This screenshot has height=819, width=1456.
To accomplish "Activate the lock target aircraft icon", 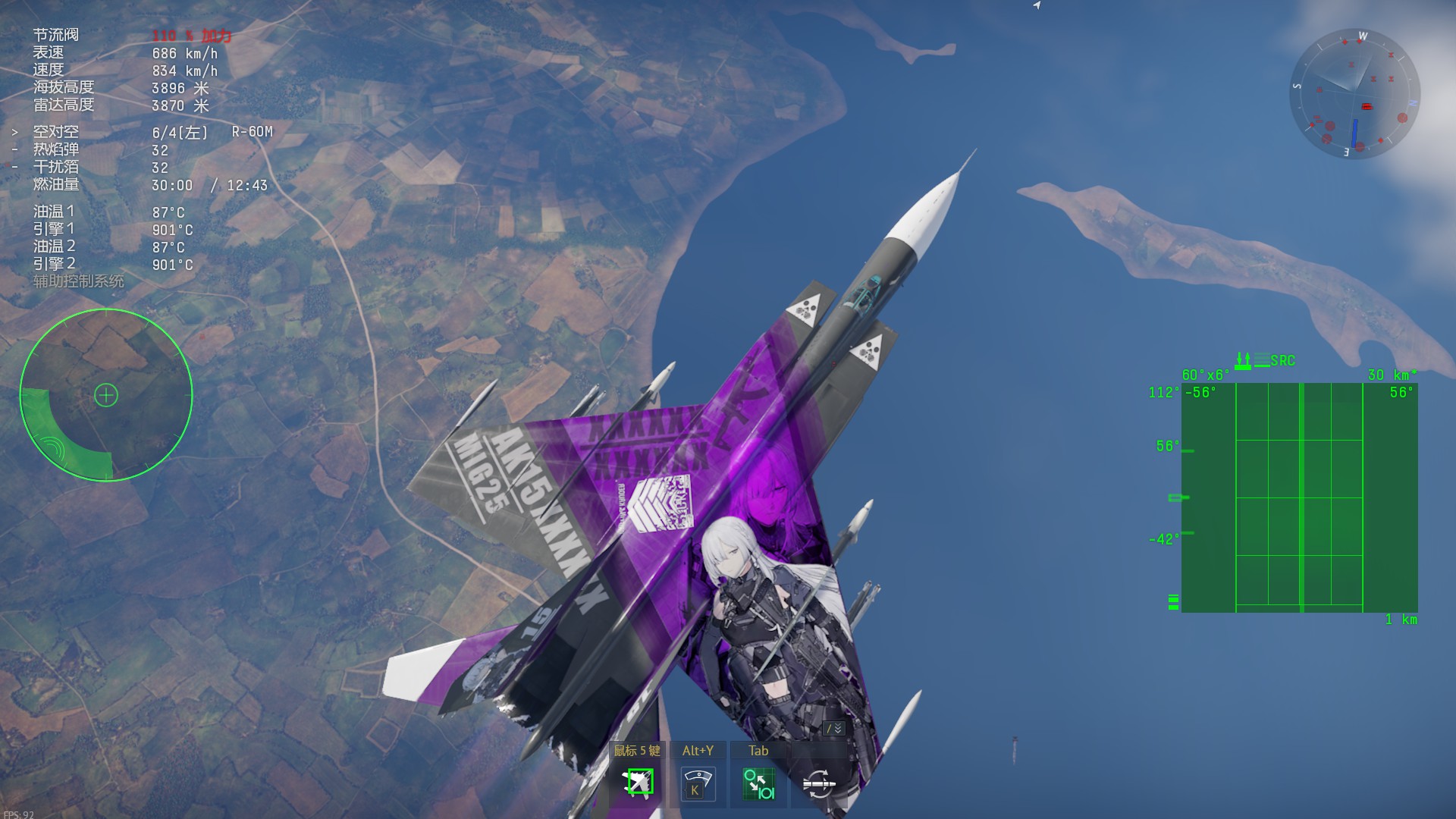I will click(638, 783).
